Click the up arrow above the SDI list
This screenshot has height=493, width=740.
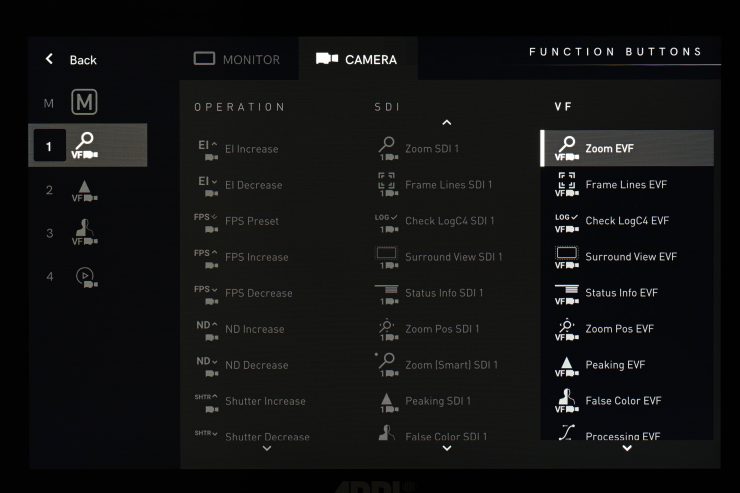[x=447, y=123]
